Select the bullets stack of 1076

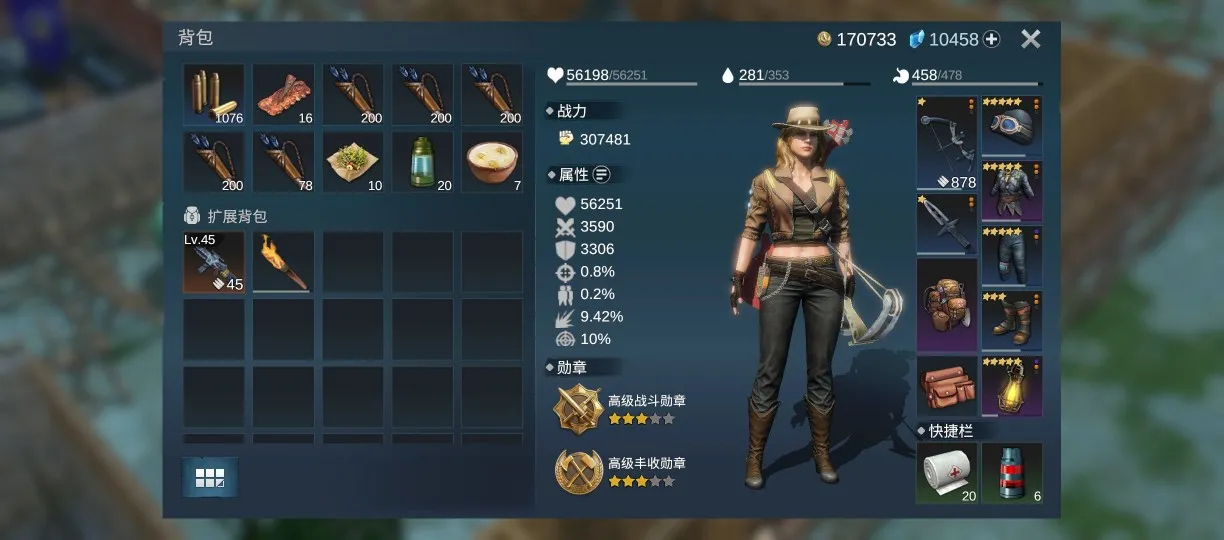click(213, 95)
